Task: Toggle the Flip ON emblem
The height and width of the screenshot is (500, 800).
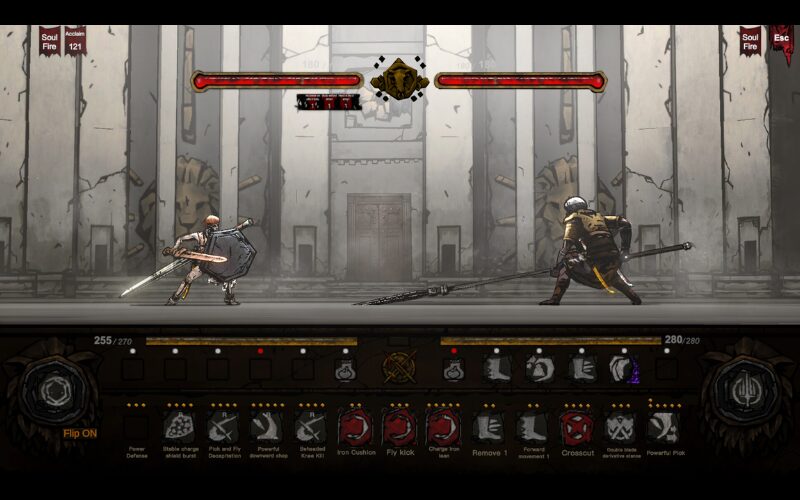Action: 52,391
